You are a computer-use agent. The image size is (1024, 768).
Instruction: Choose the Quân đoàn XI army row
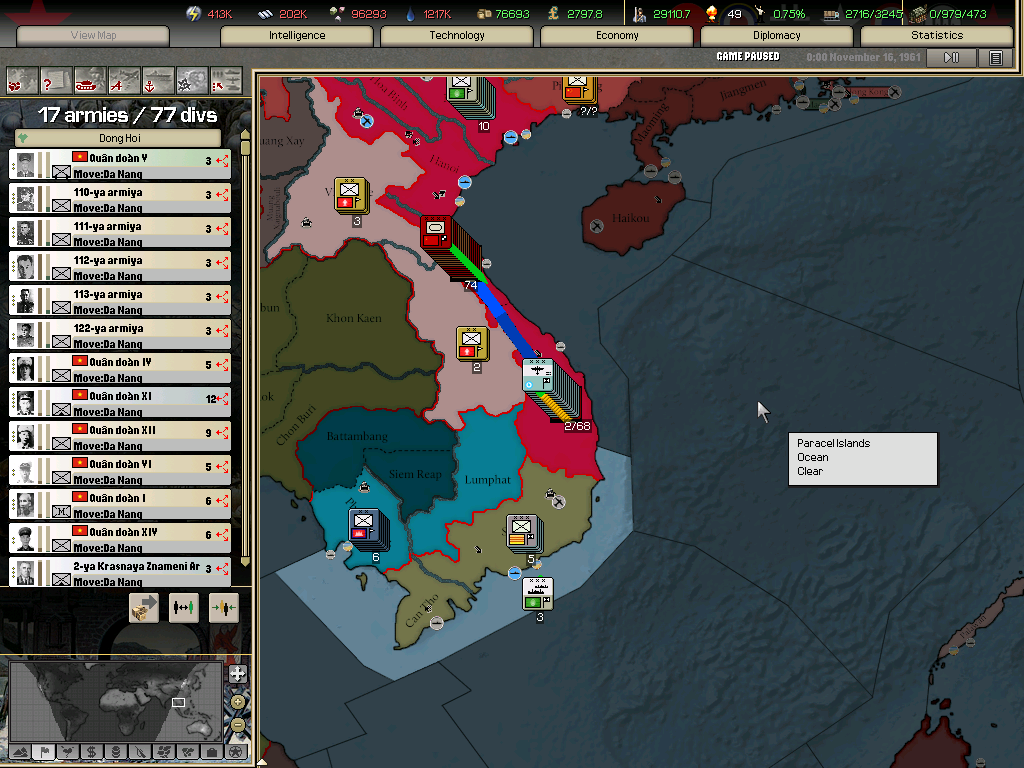coord(120,403)
